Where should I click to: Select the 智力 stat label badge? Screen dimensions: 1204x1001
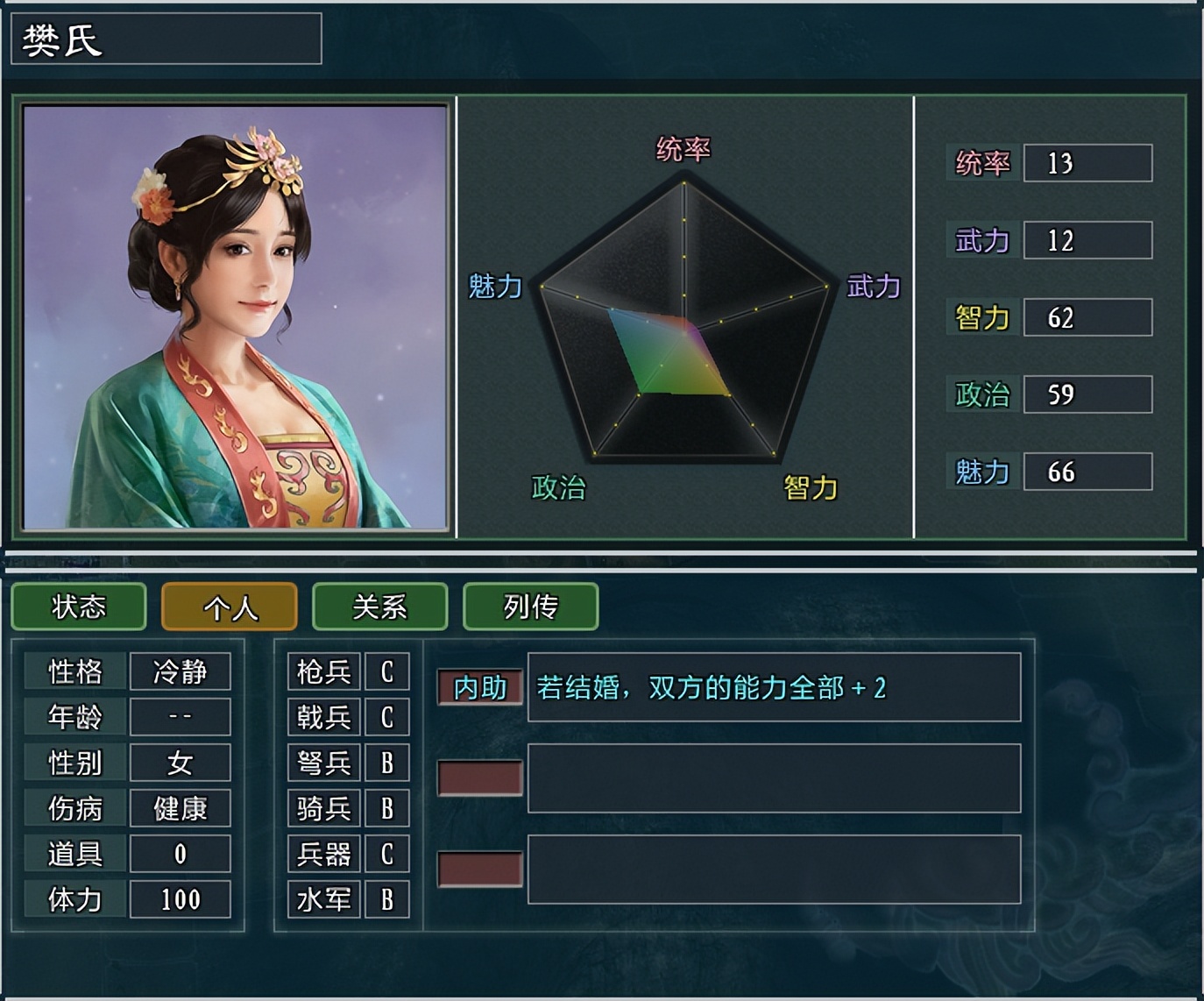[x=982, y=317]
